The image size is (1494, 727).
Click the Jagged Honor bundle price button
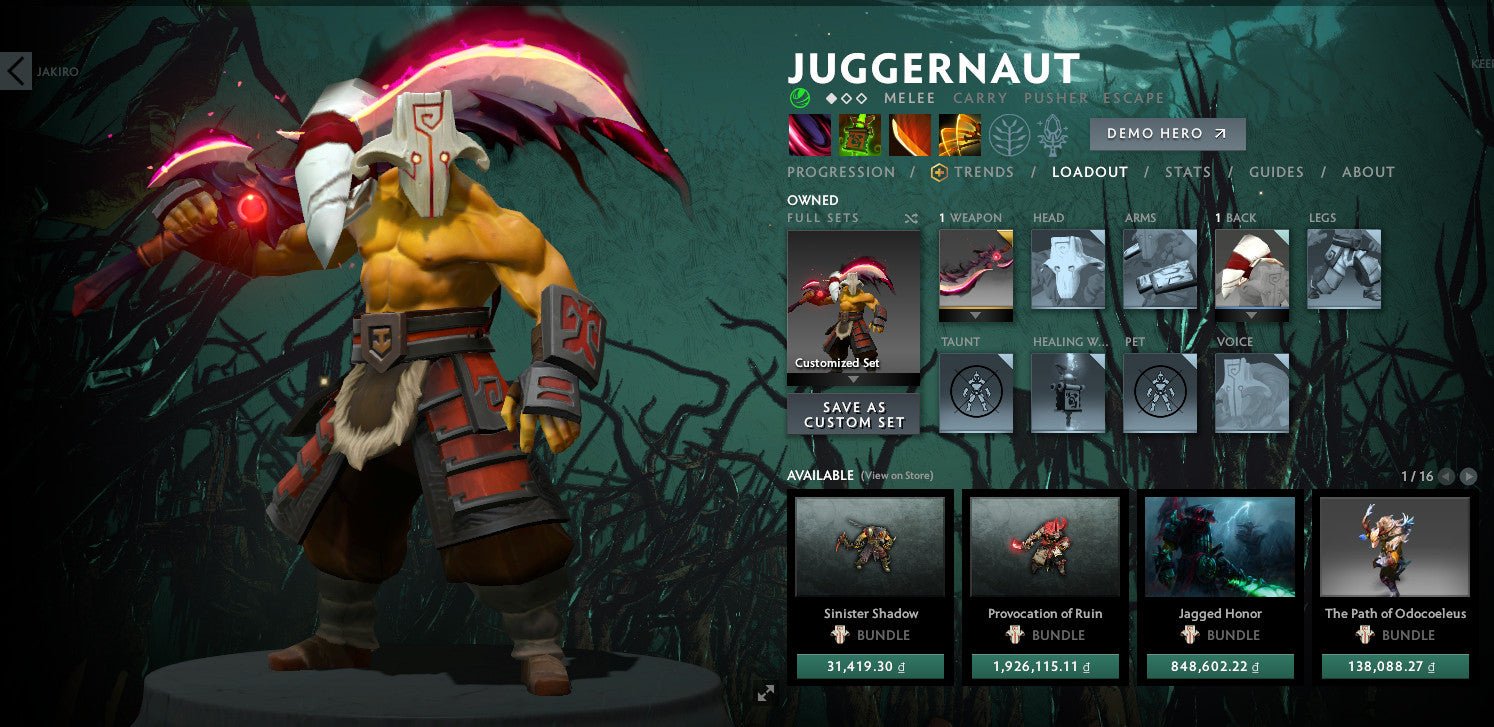tap(1219, 665)
